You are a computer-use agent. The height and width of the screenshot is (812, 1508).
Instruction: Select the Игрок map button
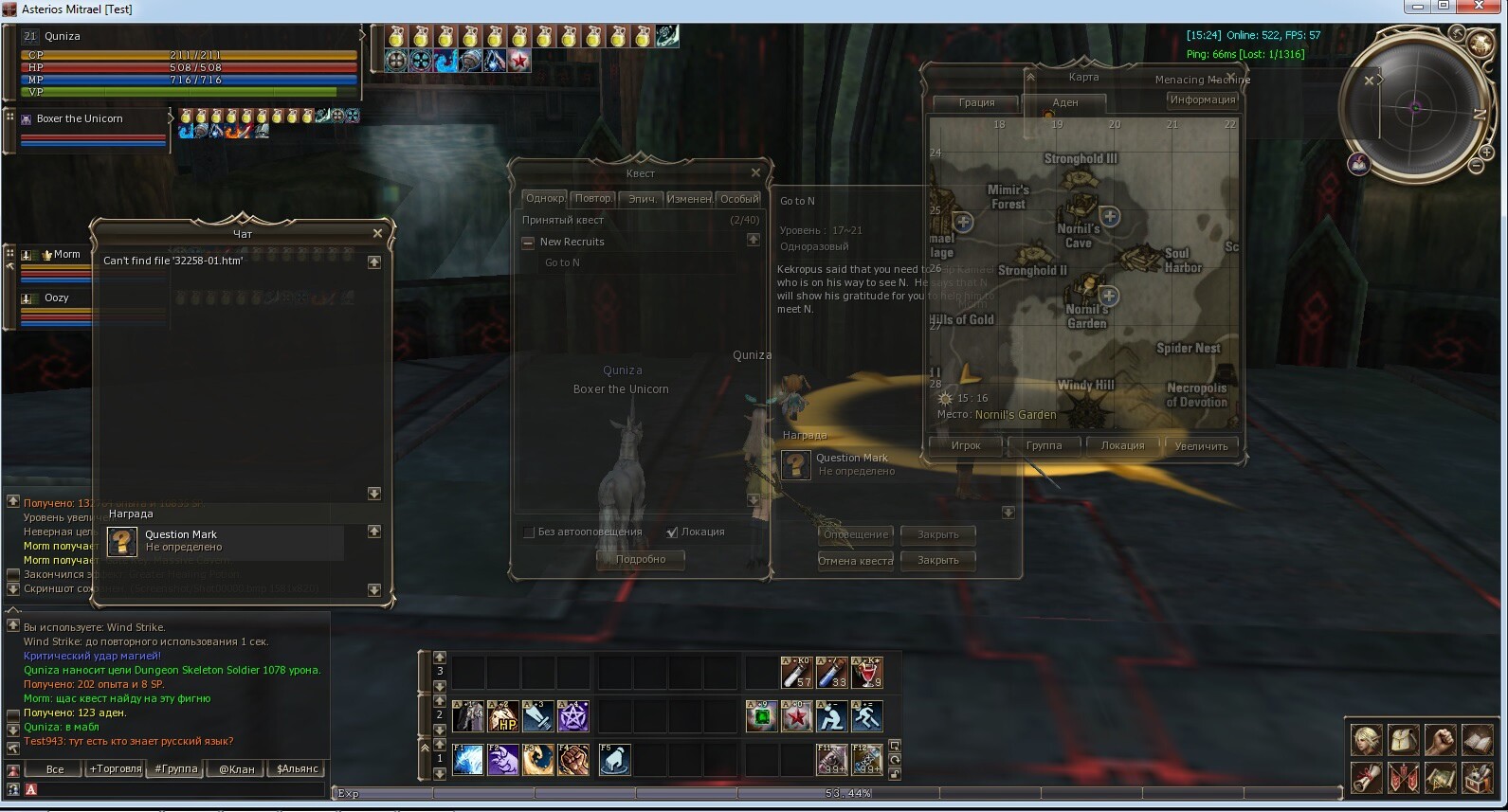(966, 445)
